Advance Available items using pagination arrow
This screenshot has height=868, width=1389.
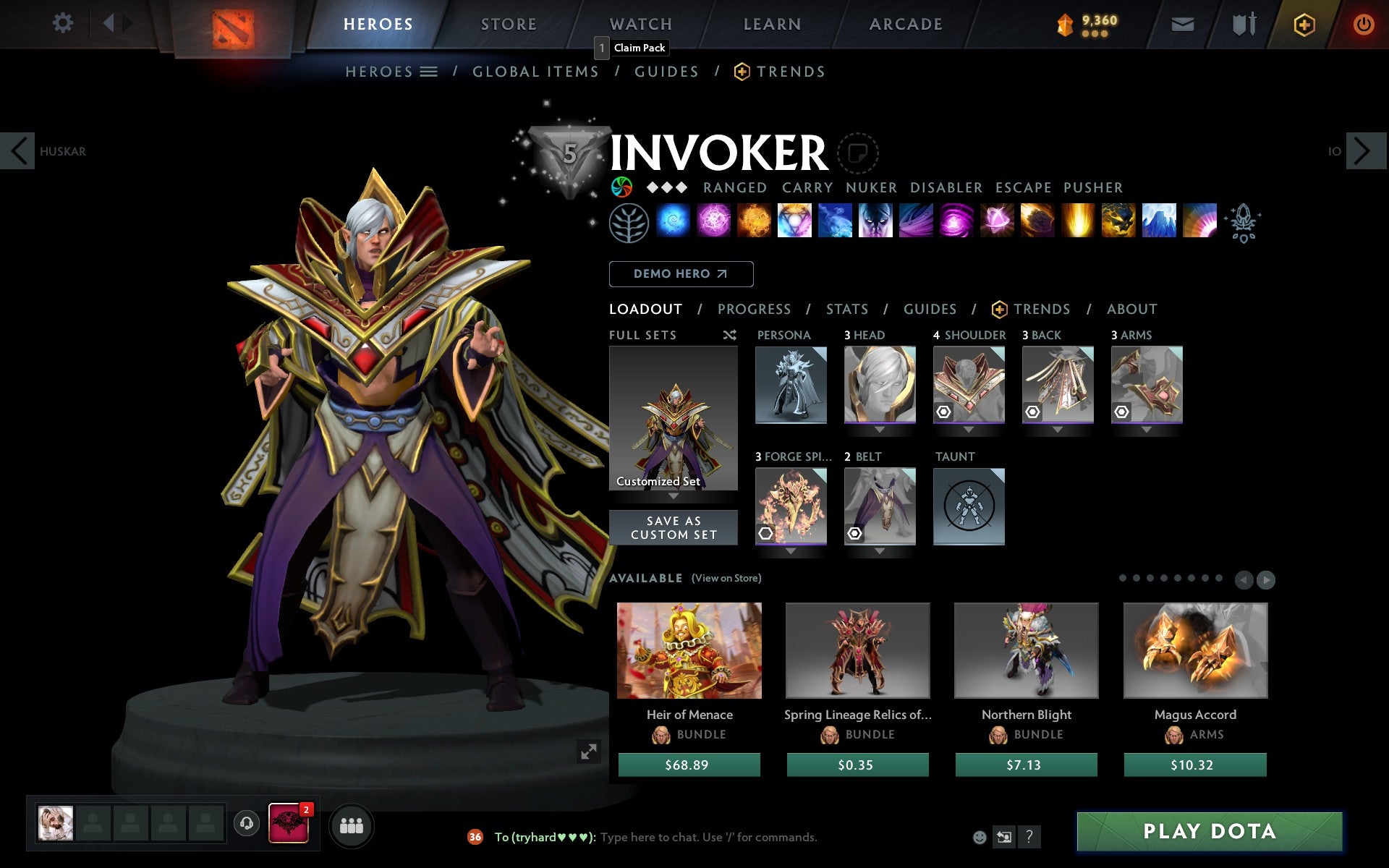(x=1265, y=579)
